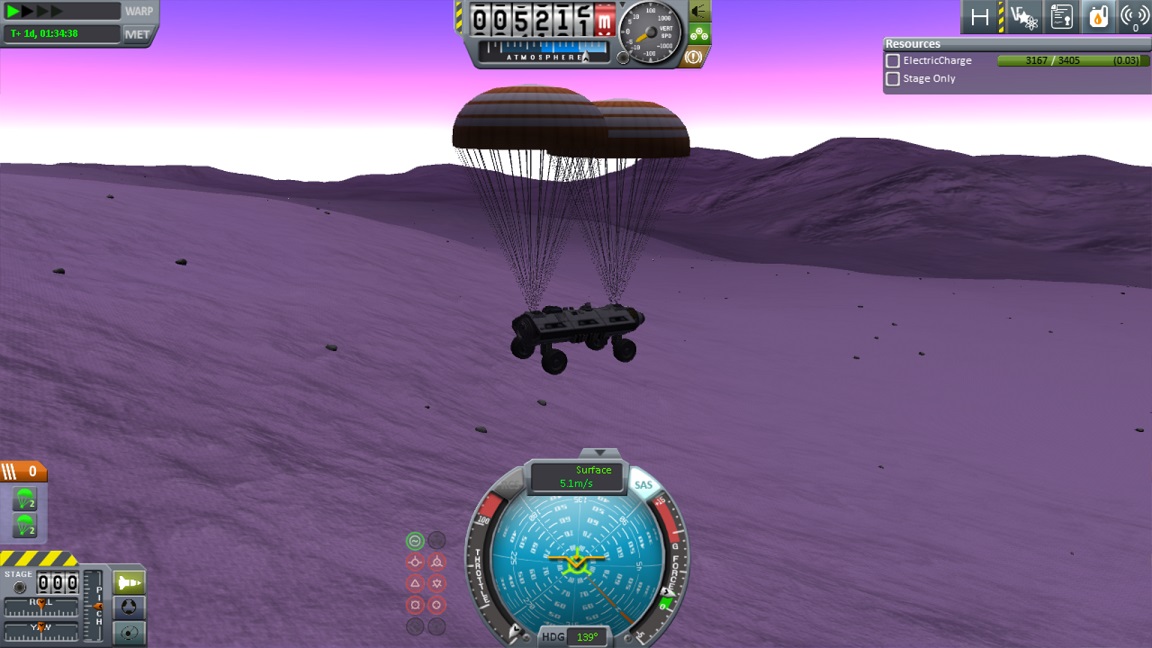The width and height of the screenshot is (1152, 648).
Task: Collapse the navball with the arrow tab
Action: 600,453
